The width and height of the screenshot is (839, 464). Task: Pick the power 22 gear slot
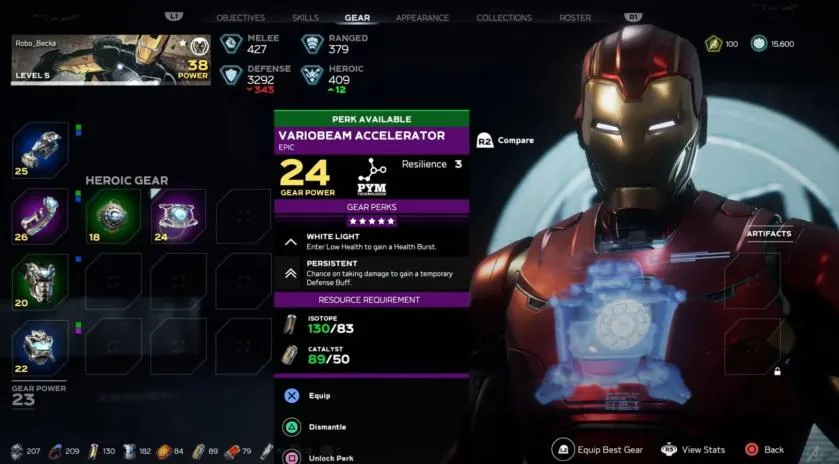point(40,348)
